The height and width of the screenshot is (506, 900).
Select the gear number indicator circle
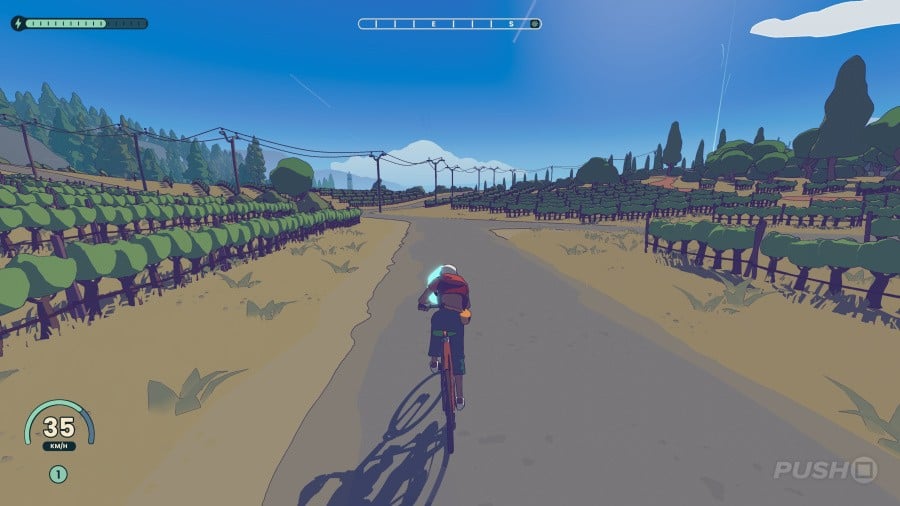58,475
